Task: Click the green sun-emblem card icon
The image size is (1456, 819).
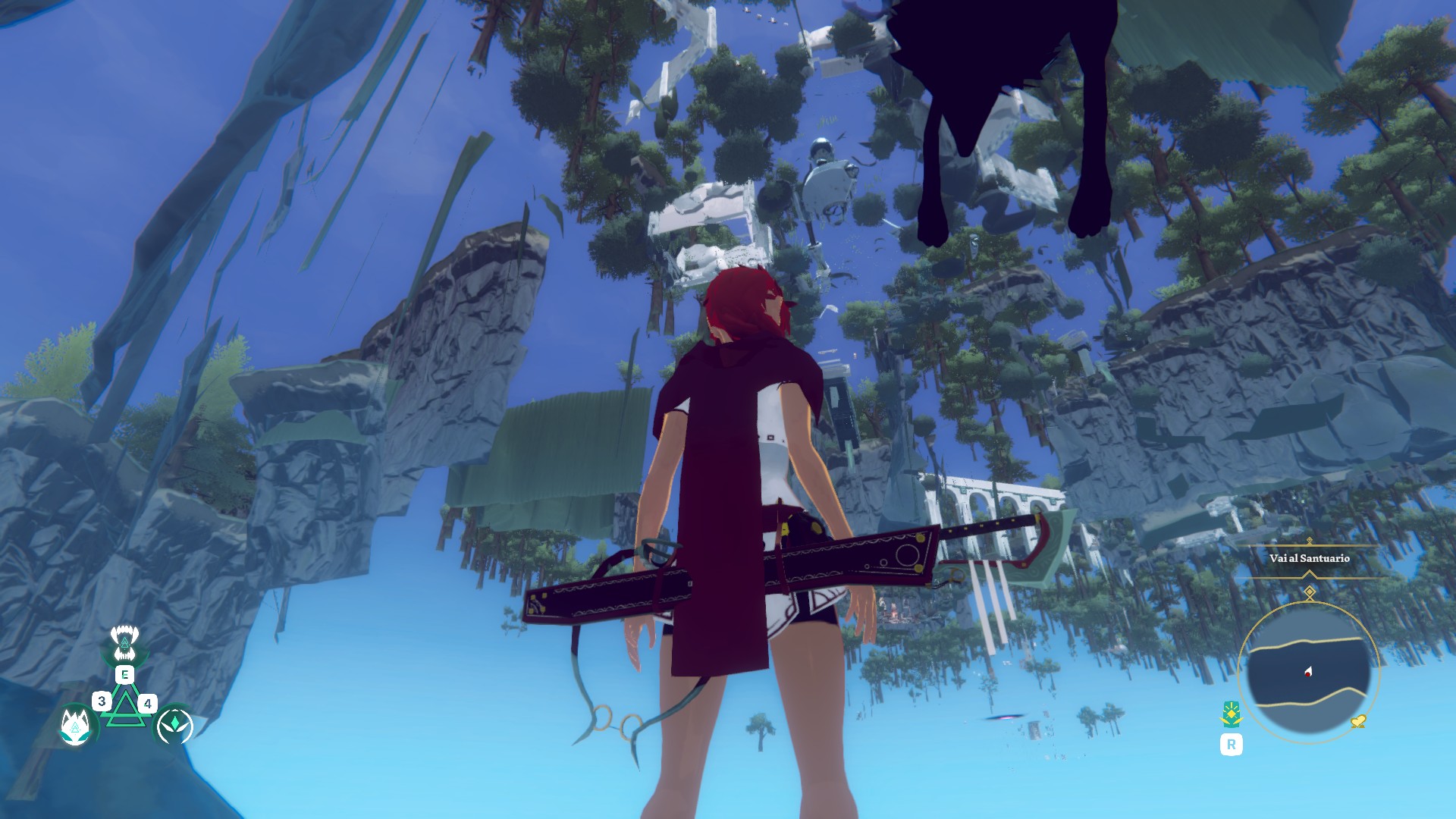Action: tap(1231, 714)
